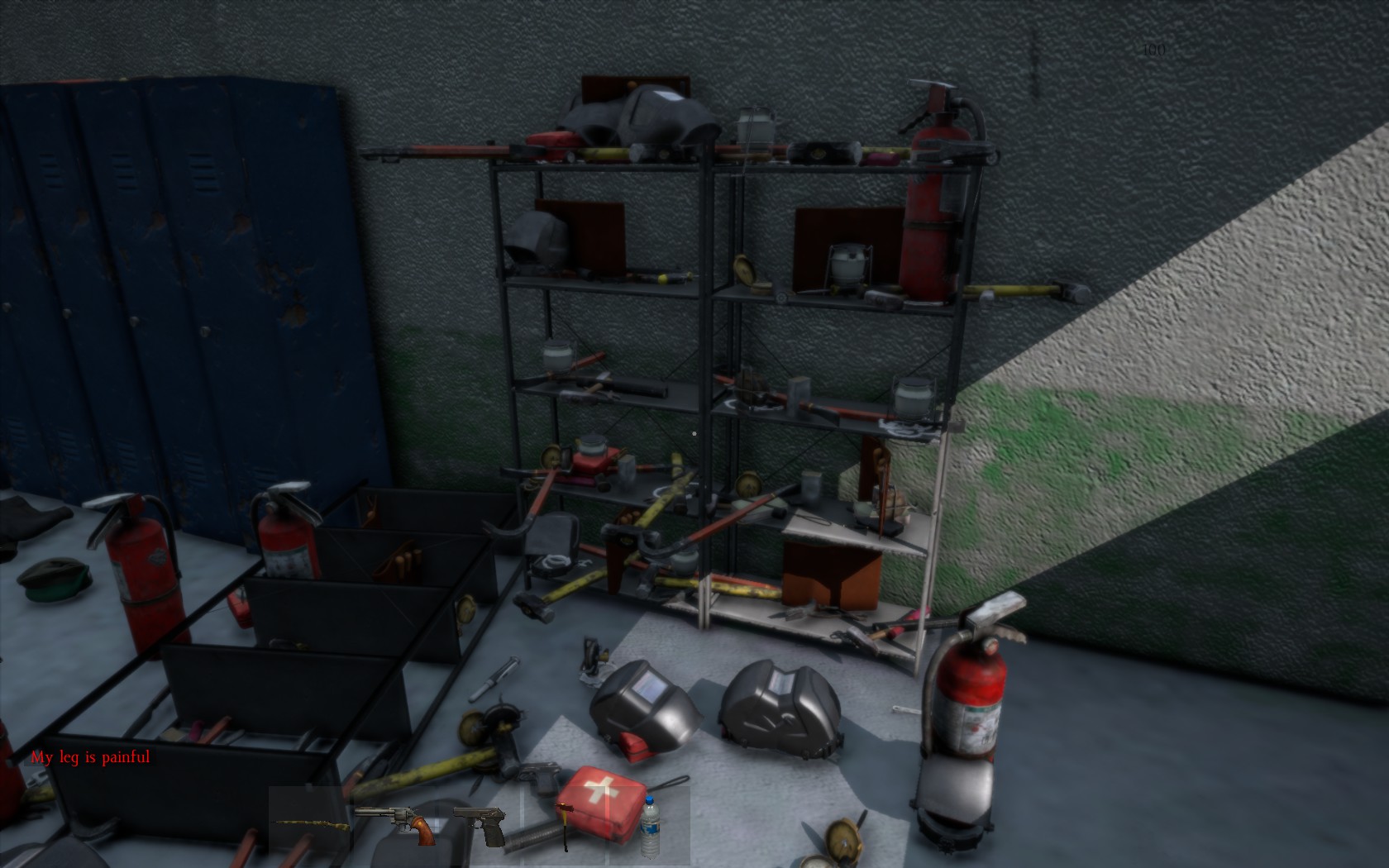The width and height of the screenshot is (1389, 868).
Task: Choose the black pistol hotbar slot
Action: click(x=480, y=824)
